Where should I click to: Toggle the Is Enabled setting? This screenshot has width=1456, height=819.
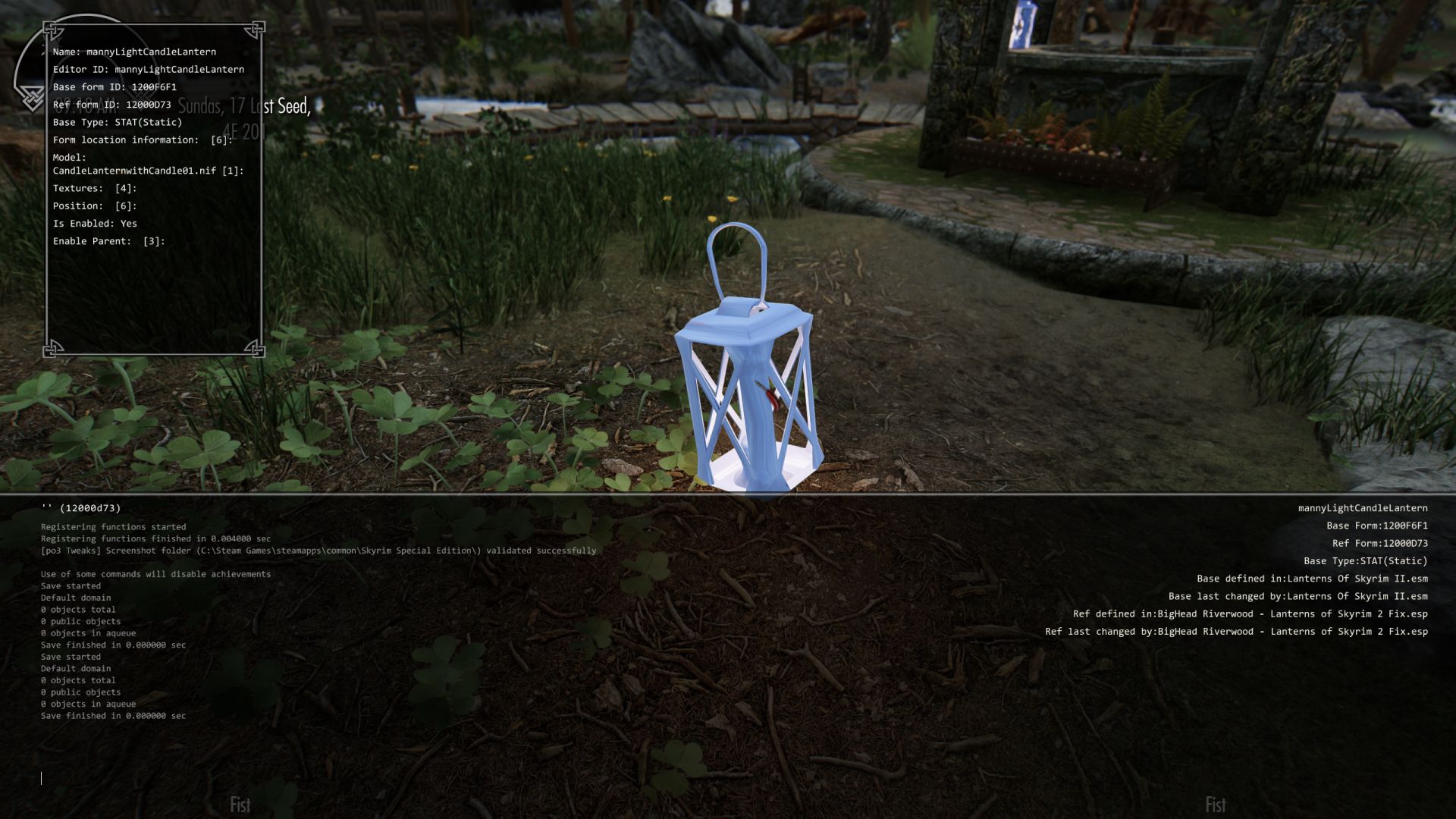[x=94, y=223]
